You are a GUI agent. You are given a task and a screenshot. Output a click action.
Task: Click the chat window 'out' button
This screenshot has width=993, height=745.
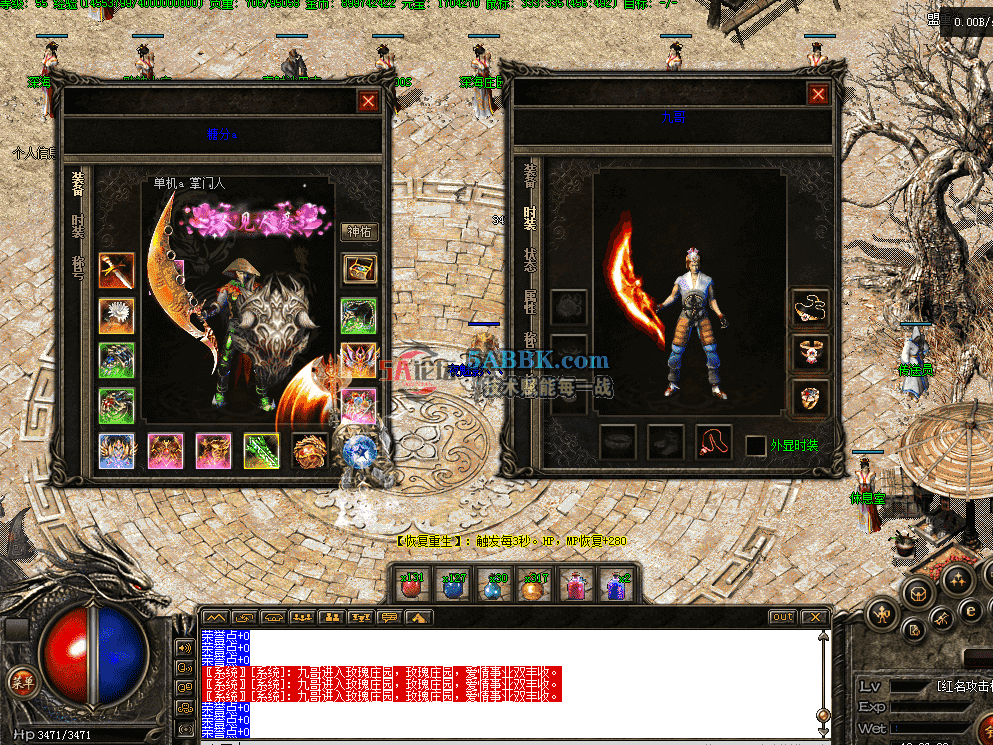pyautogui.click(x=782, y=617)
